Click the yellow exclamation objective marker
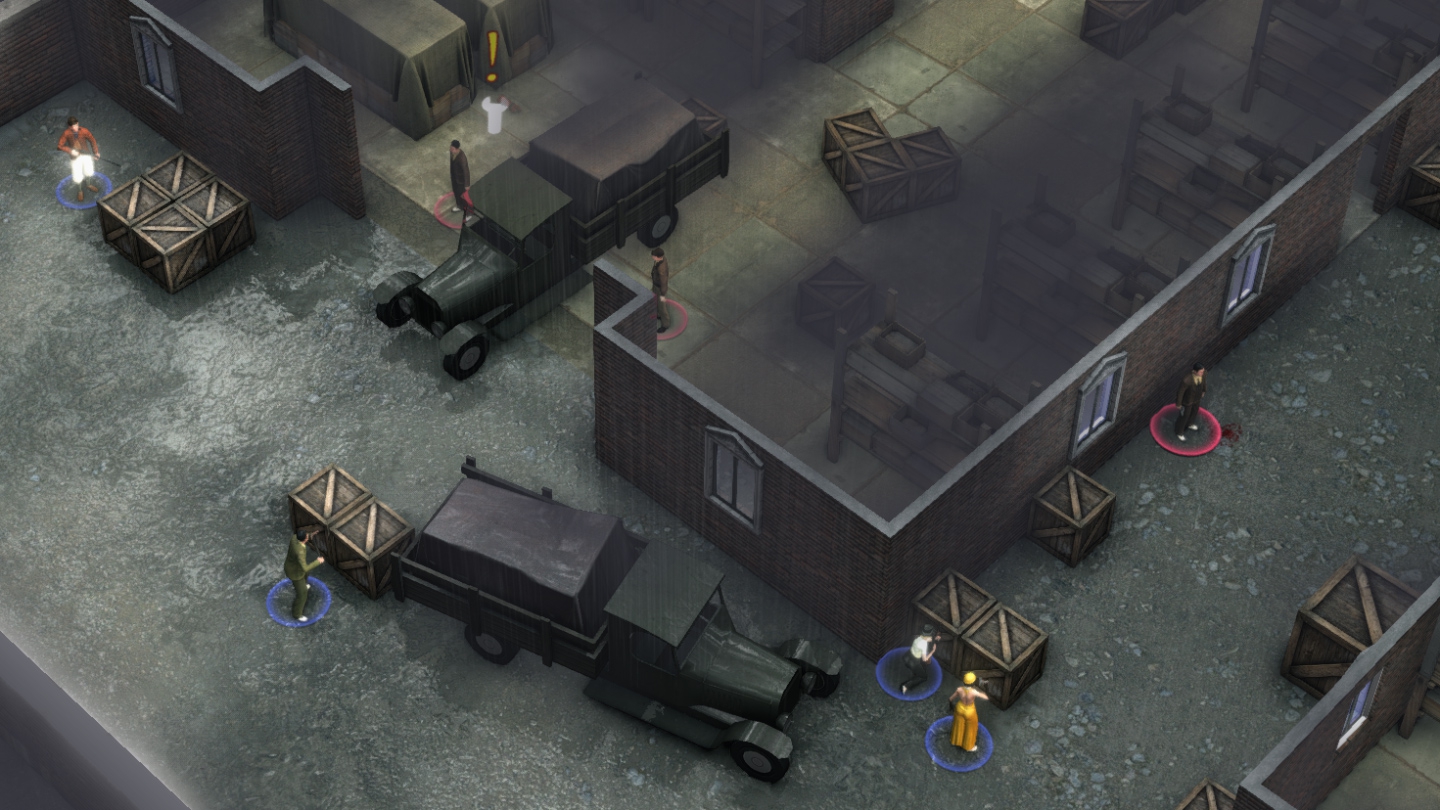This screenshot has height=810, width=1440. click(492, 57)
